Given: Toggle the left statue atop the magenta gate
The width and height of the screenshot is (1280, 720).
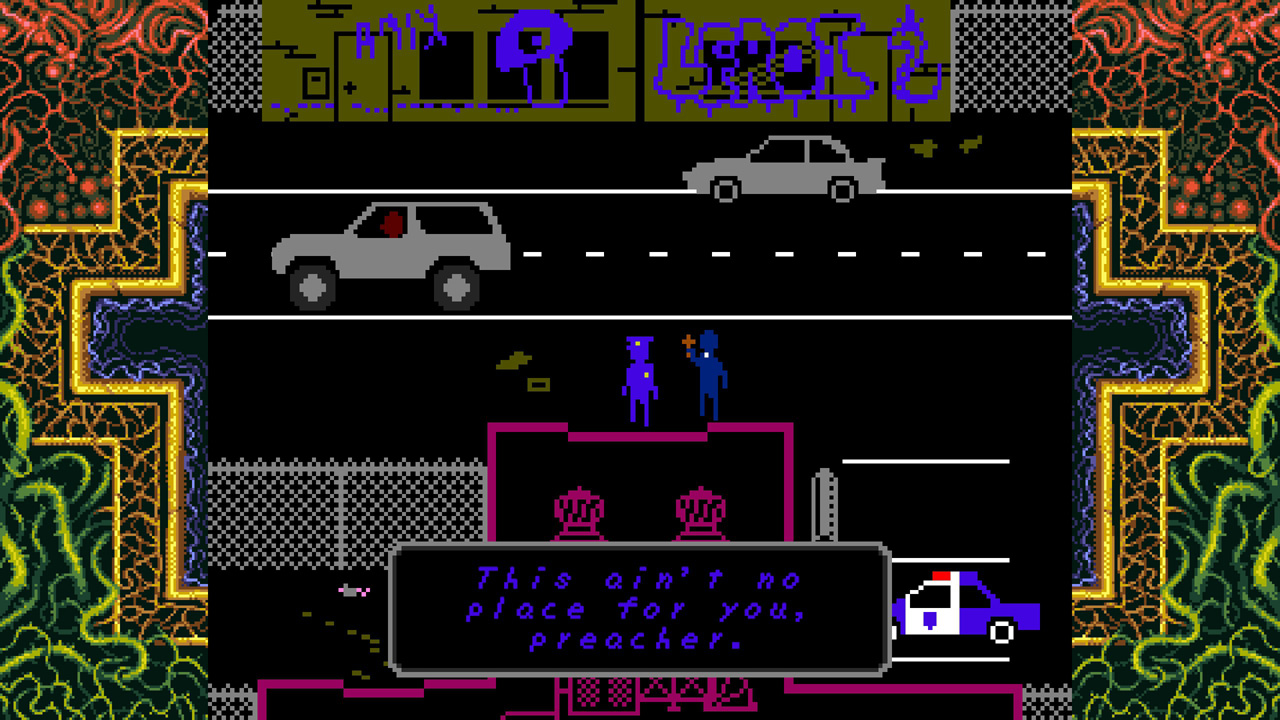Looking at the screenshot, I should pos(577,510).
